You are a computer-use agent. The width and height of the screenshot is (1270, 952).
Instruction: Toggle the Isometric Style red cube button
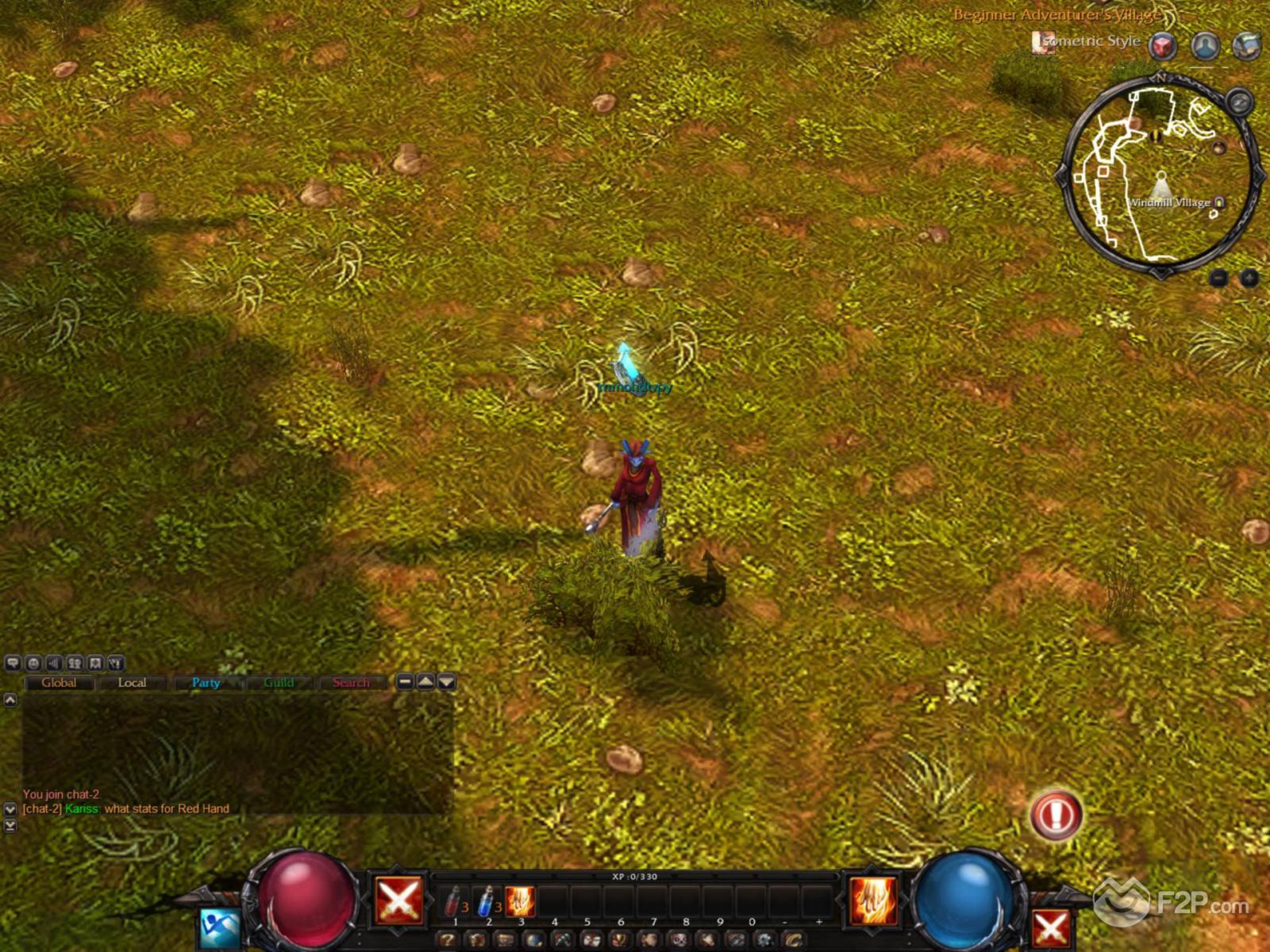coord(1164,45)
